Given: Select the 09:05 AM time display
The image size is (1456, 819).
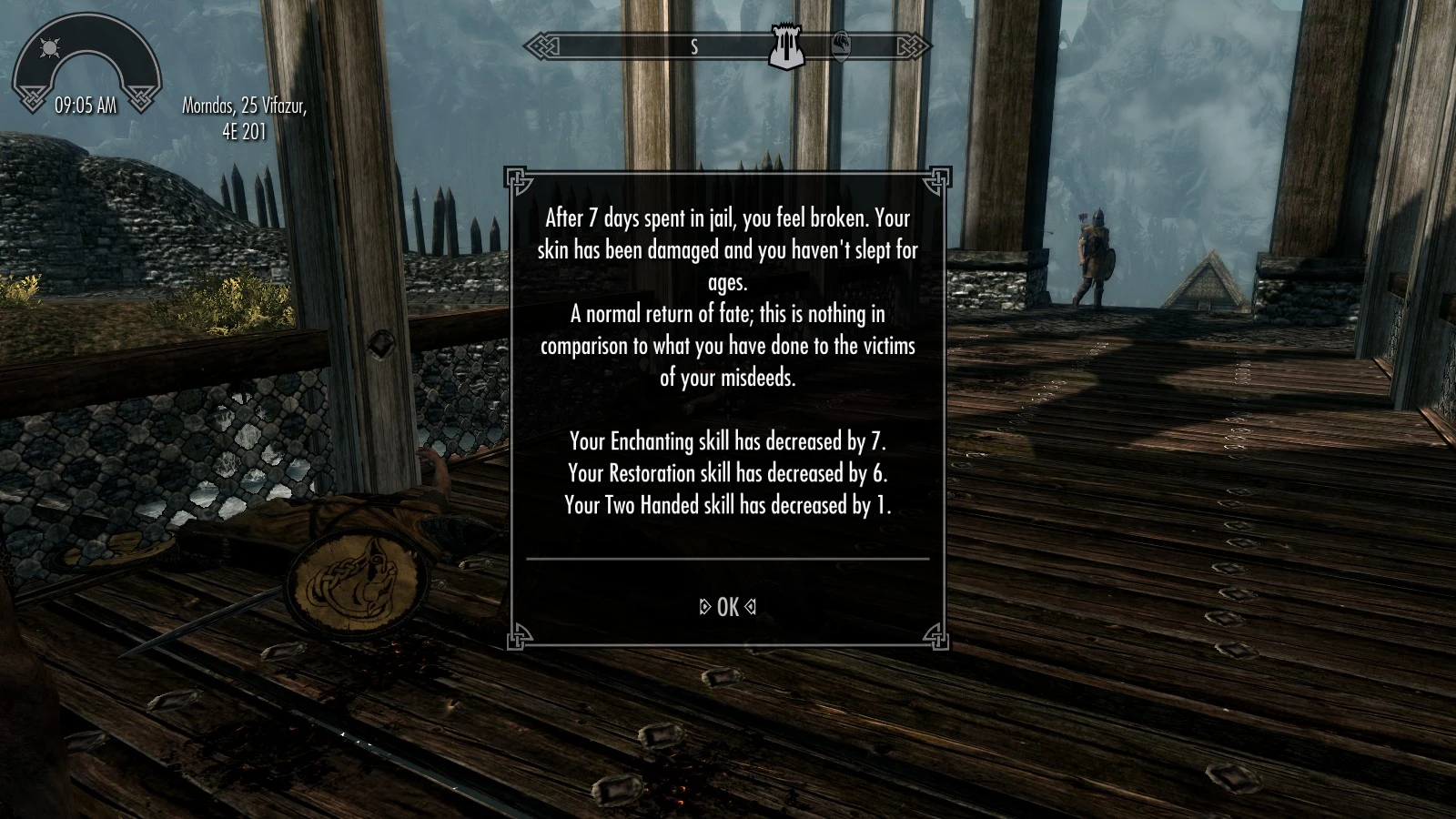Looking at the screenshot, I should coord(86,105).
